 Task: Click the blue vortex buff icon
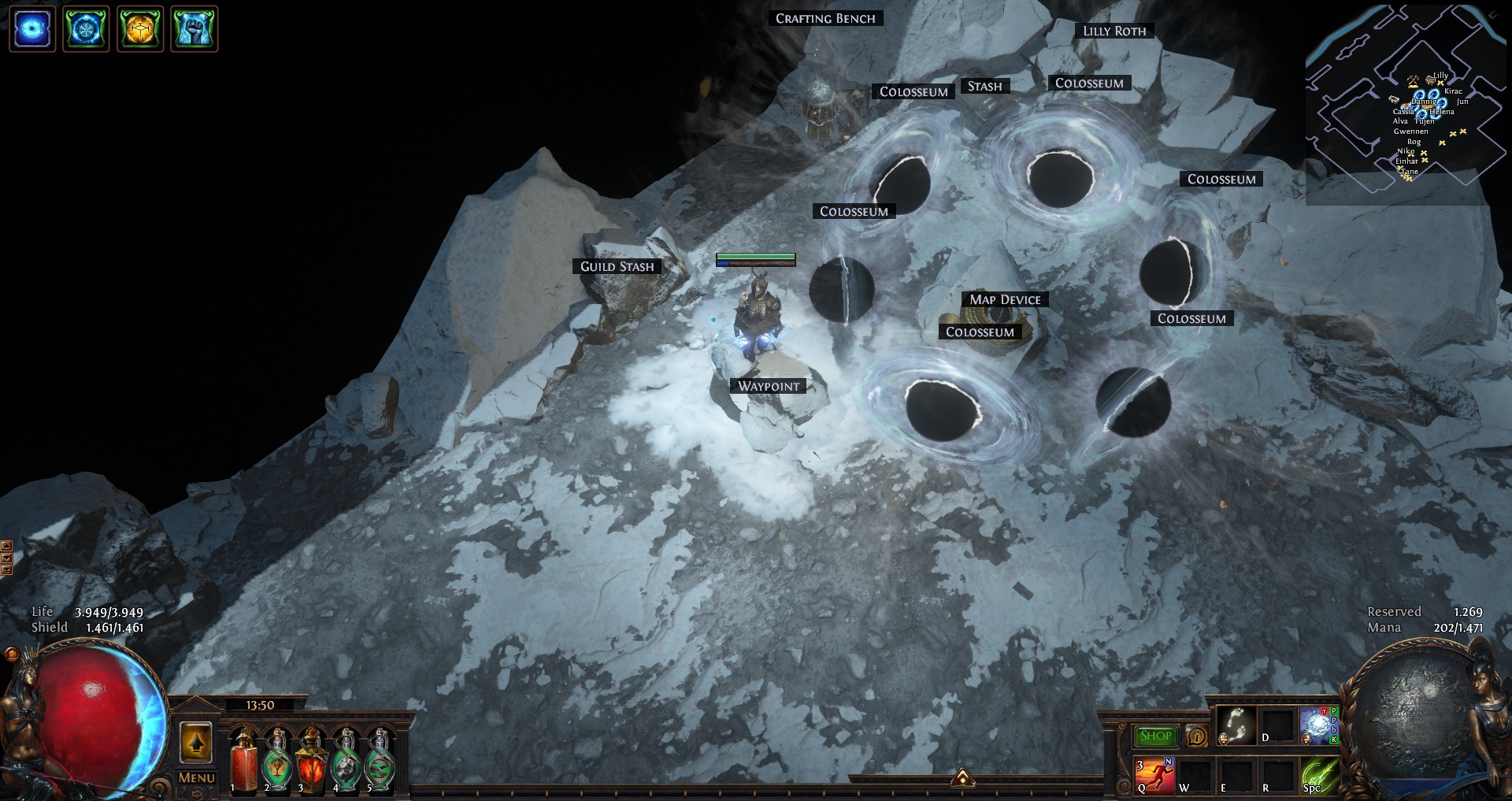pyautogui.click(x=32, y=29)
